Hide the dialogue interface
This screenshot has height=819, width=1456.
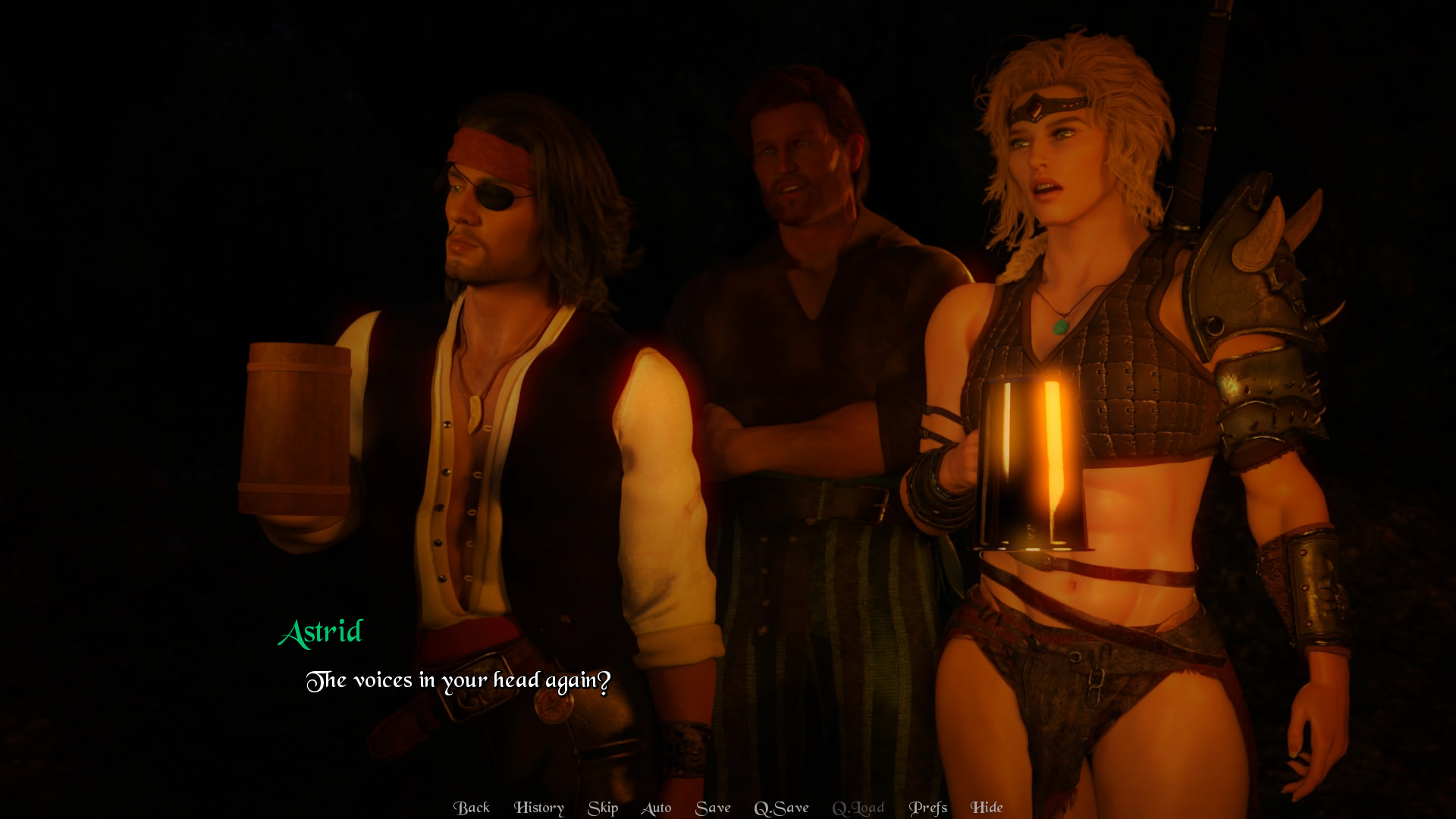[986, 808]
